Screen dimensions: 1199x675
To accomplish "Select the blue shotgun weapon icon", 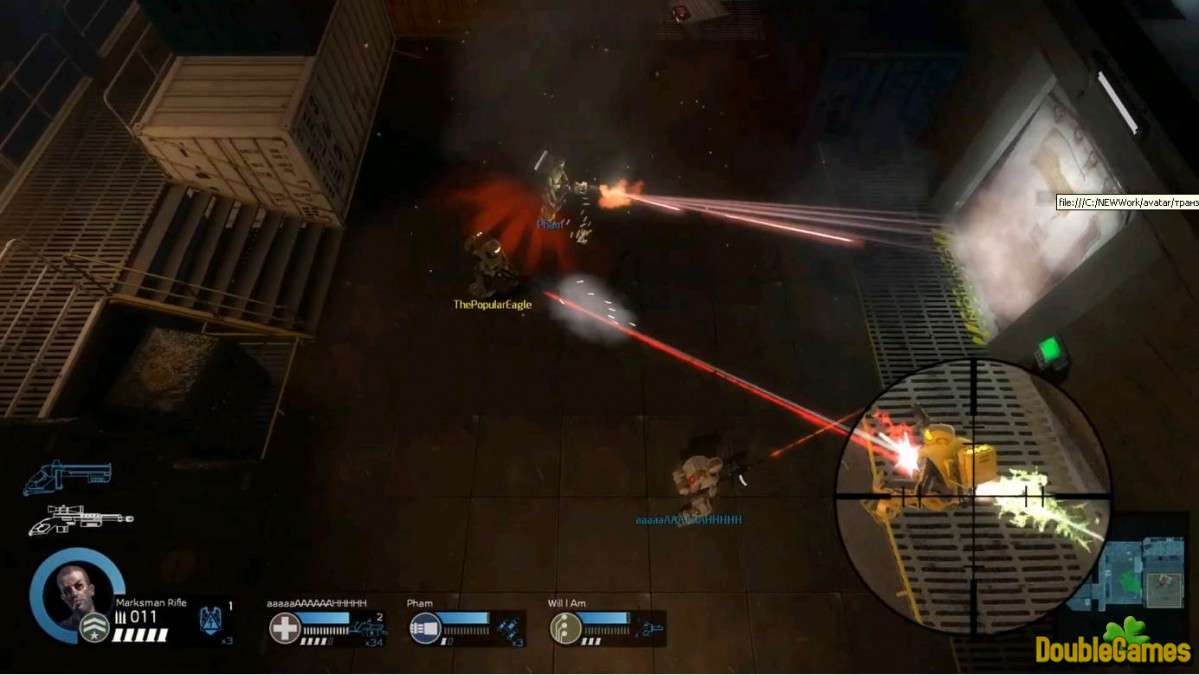I will click(67, 476).
